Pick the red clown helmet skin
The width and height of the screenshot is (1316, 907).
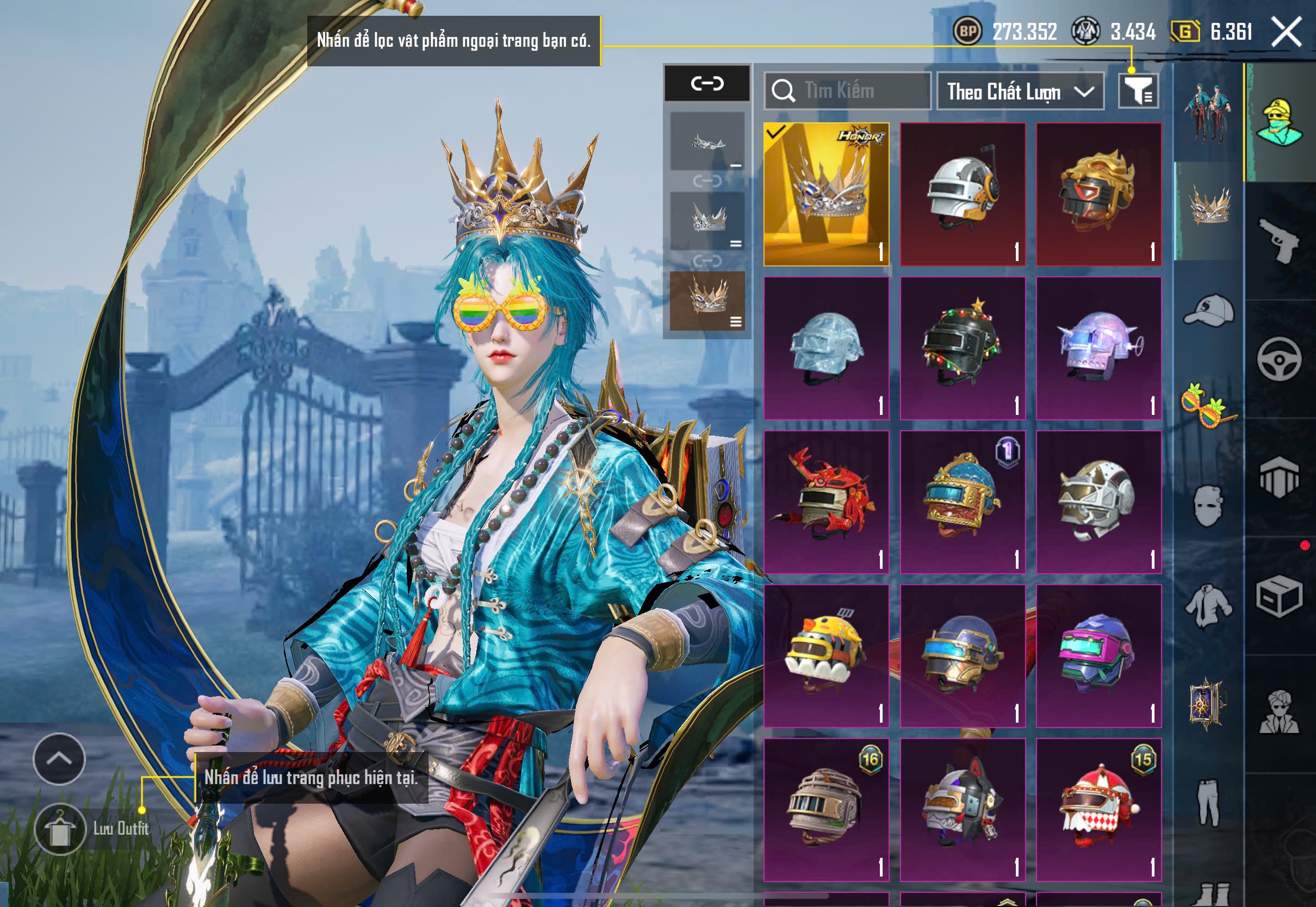(1098, 810)
